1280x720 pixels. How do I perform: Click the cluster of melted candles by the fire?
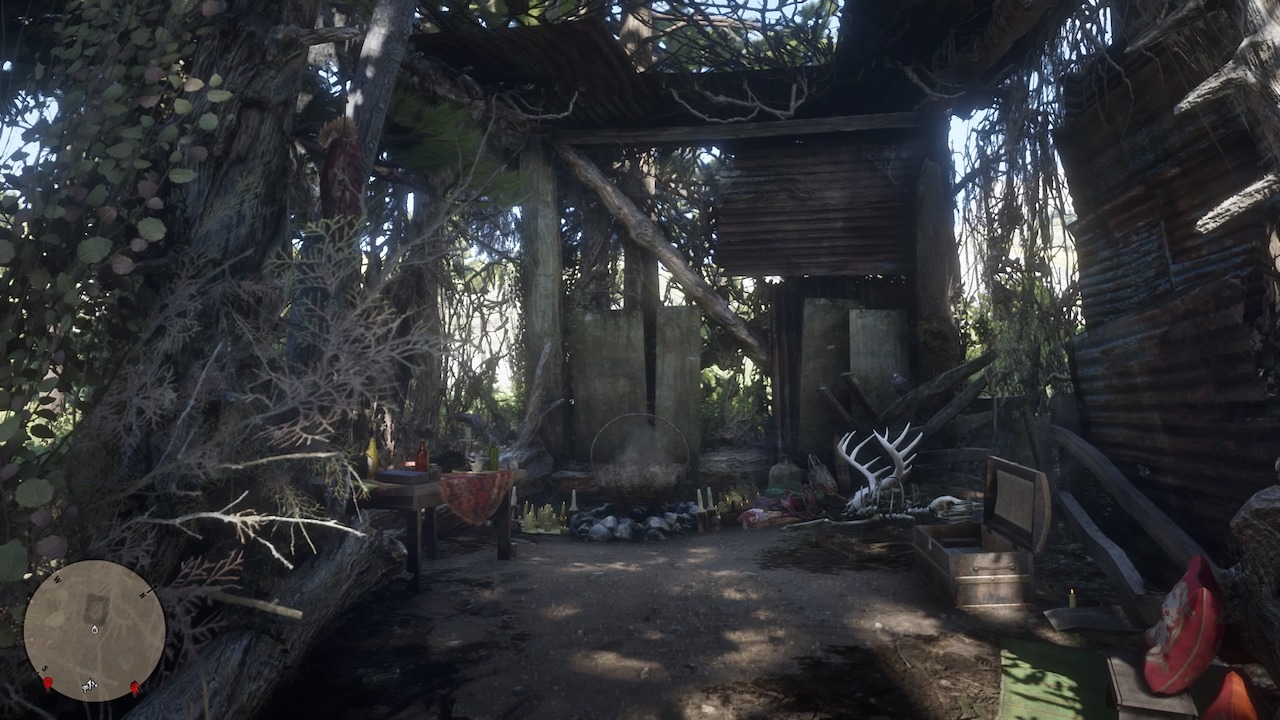pyautogui.click(x=543, y=515)
